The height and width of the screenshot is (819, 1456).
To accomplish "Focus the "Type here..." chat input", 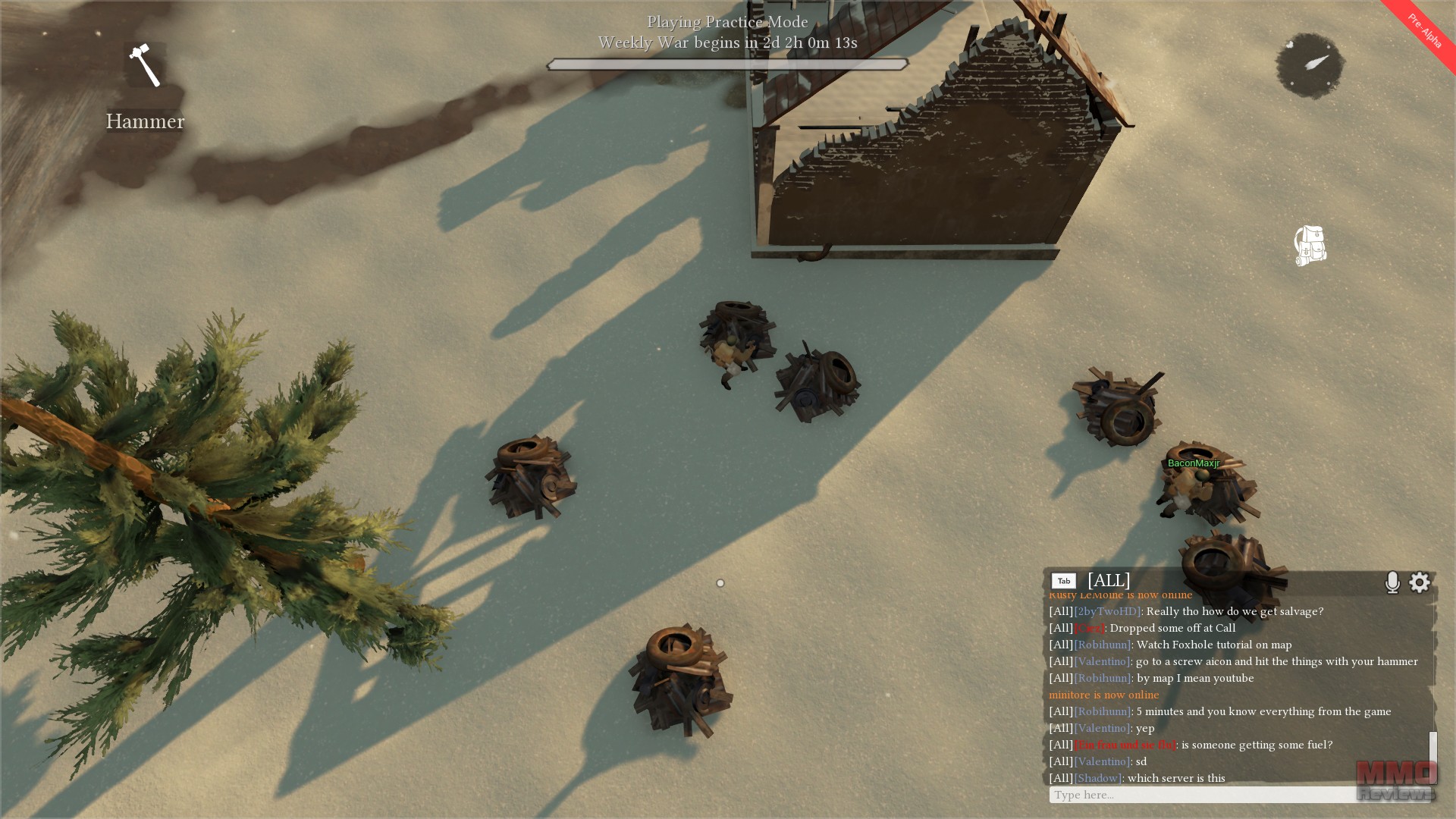I will pos(1201,795).
